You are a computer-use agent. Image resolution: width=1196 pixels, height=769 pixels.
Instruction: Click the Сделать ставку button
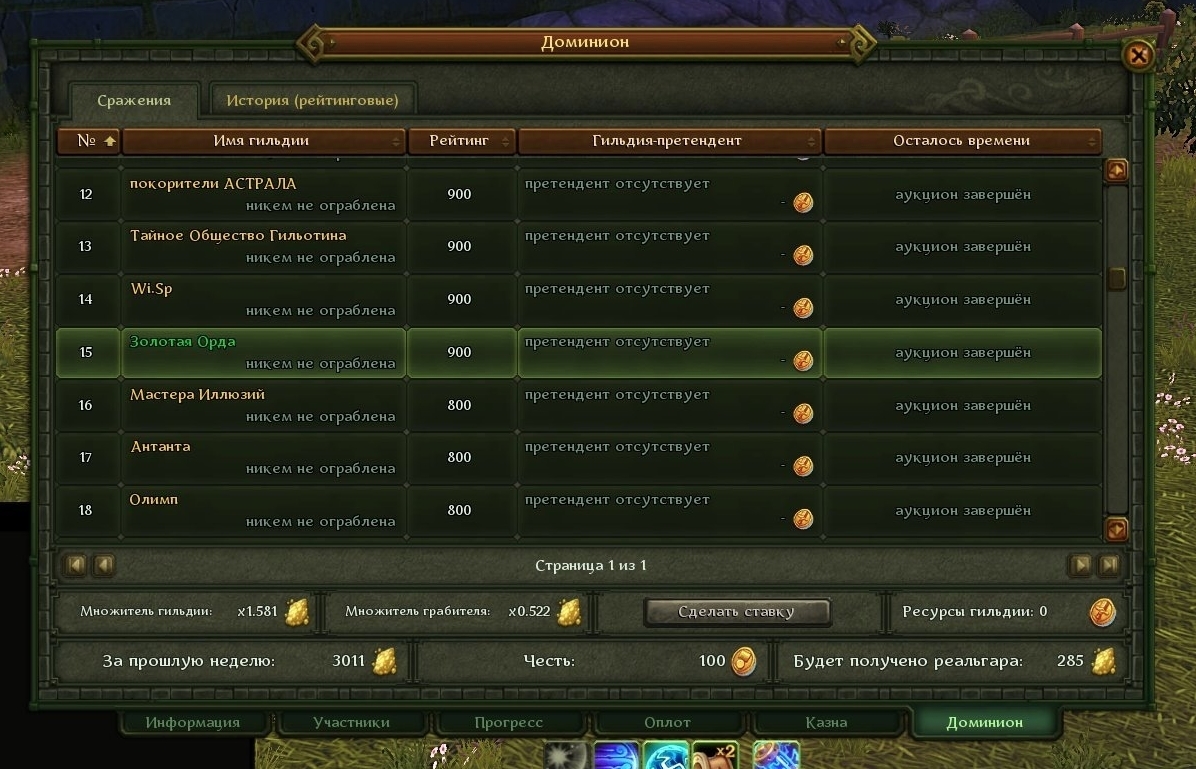[736, 612]
